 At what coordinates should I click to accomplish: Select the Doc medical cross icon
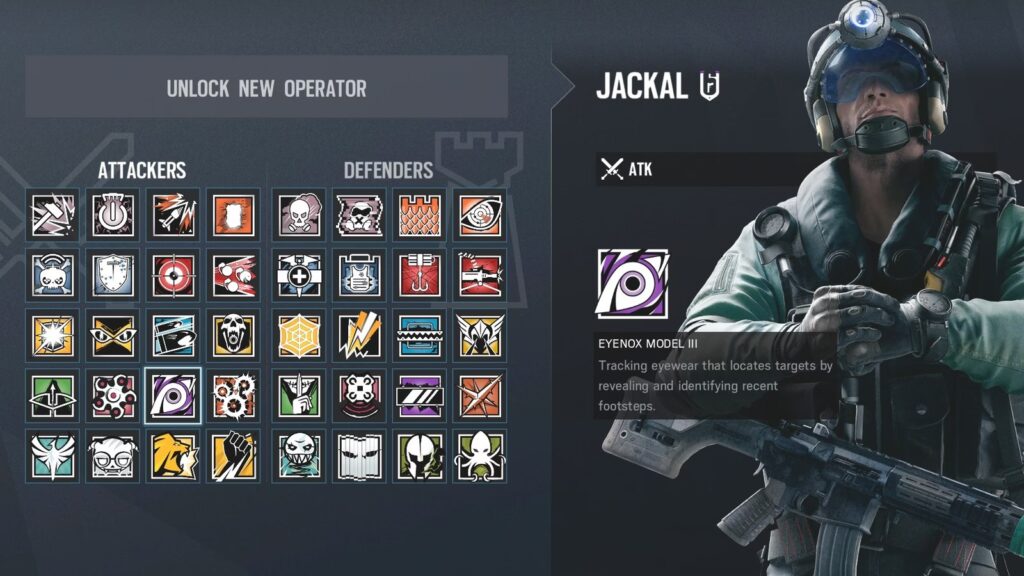click(298, 274)
